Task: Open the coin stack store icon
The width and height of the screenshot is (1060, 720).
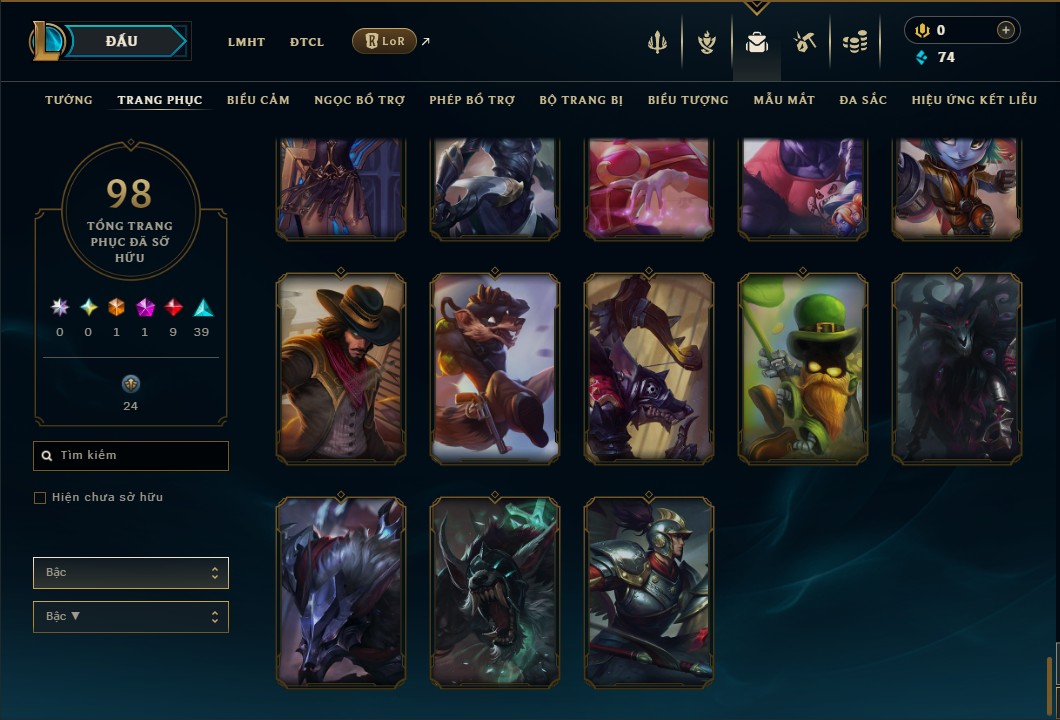Action: pyautogui.click(x=855, y=42)
